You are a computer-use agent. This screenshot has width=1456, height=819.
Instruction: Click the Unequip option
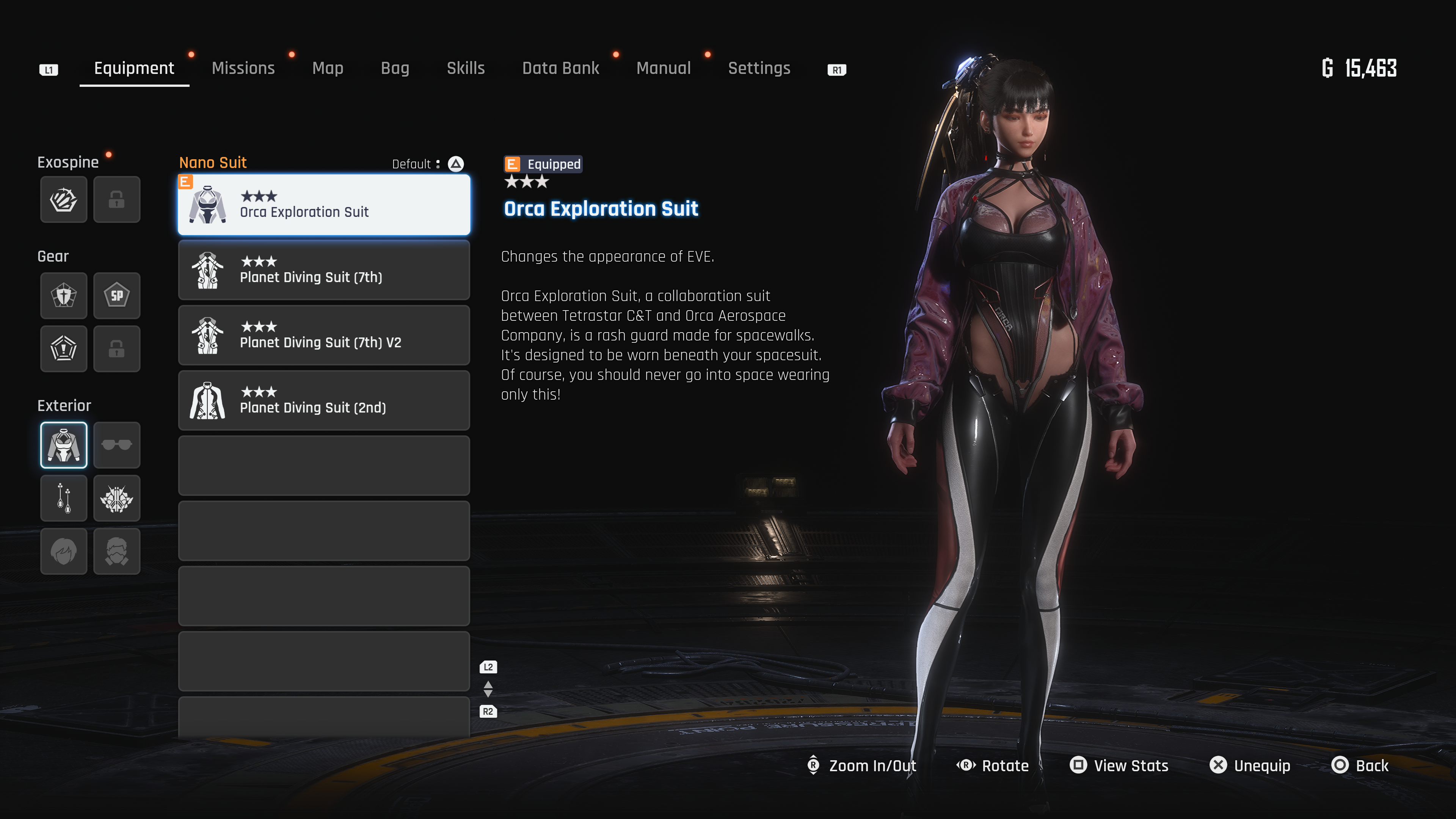click(x=1250, y=765)
